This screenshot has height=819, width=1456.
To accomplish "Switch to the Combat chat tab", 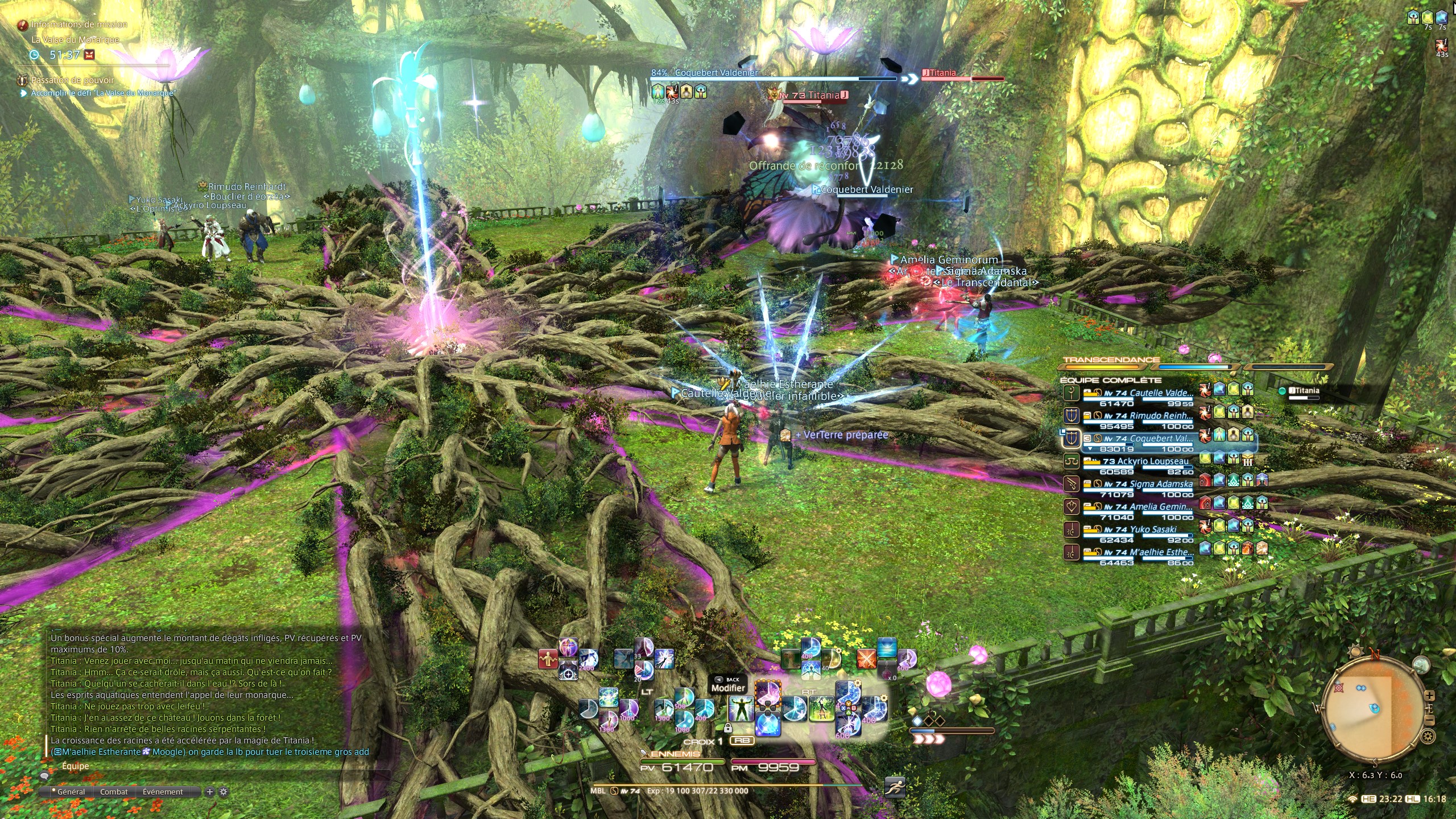I will 114,792.
